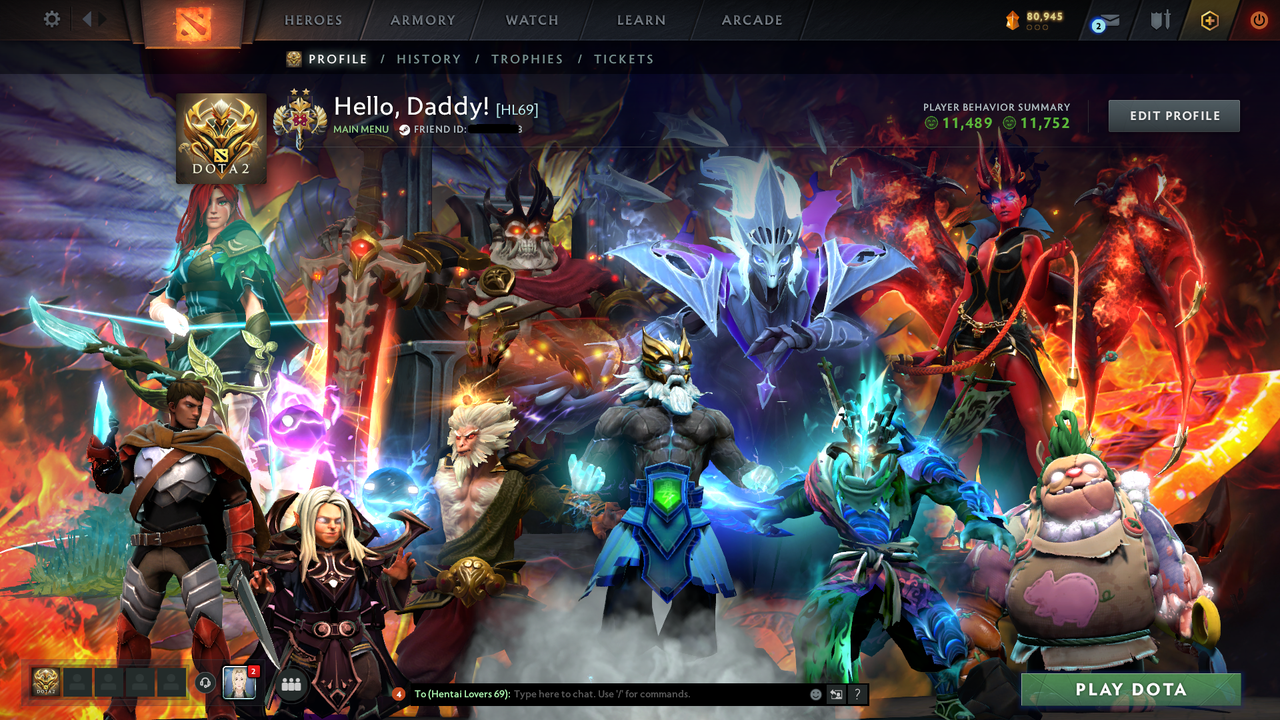
Task: Click EDIT PROFILE
Action: (1173, 115)
